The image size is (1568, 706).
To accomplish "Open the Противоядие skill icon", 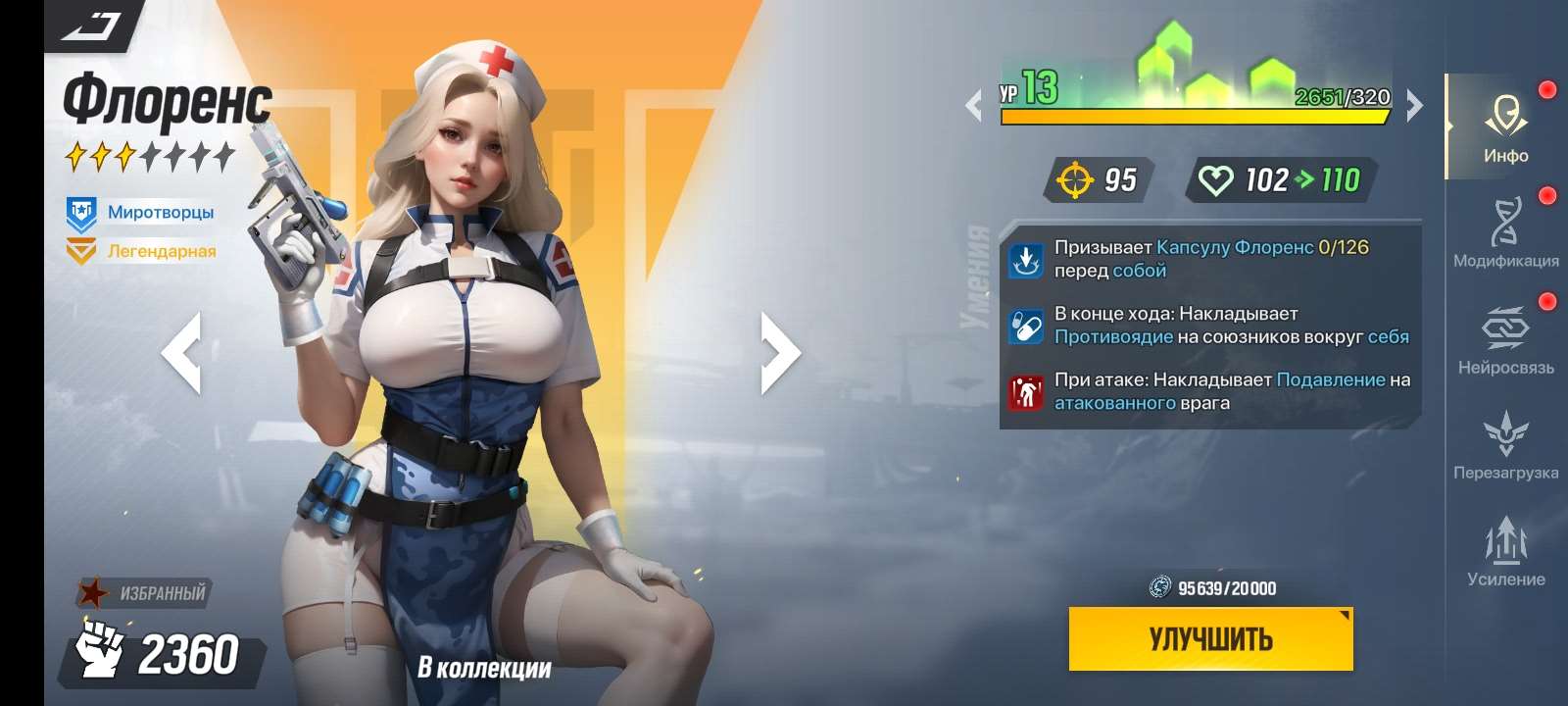I will click(x=1025, y=328).
